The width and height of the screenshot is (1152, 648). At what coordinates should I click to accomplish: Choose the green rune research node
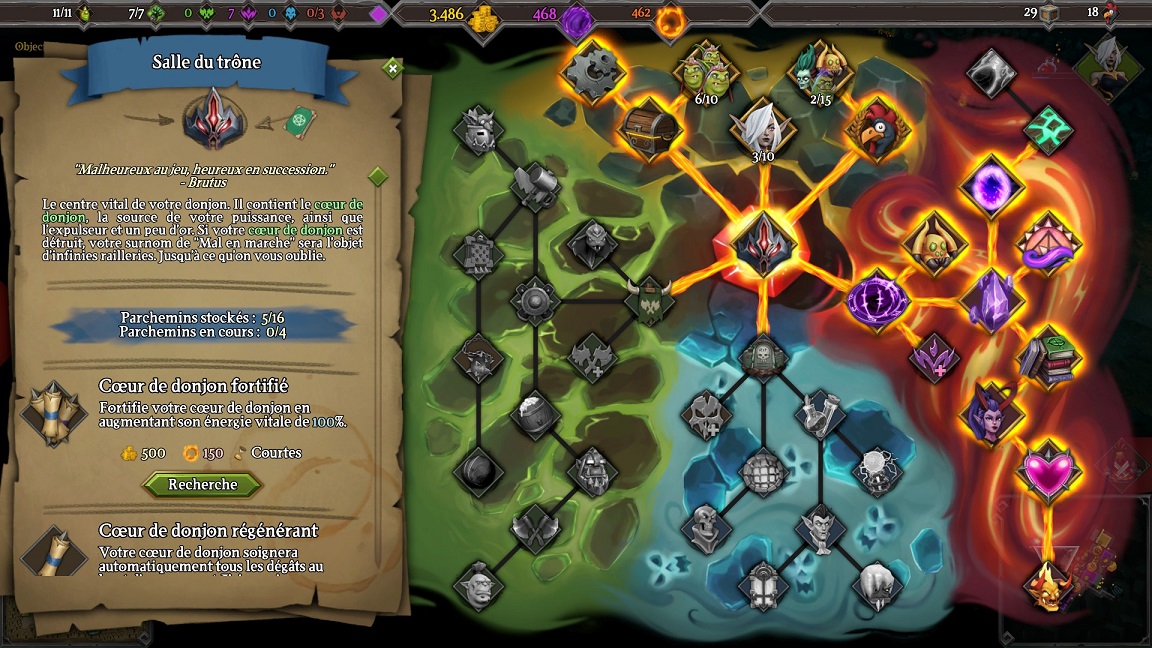pos(1047,129)
